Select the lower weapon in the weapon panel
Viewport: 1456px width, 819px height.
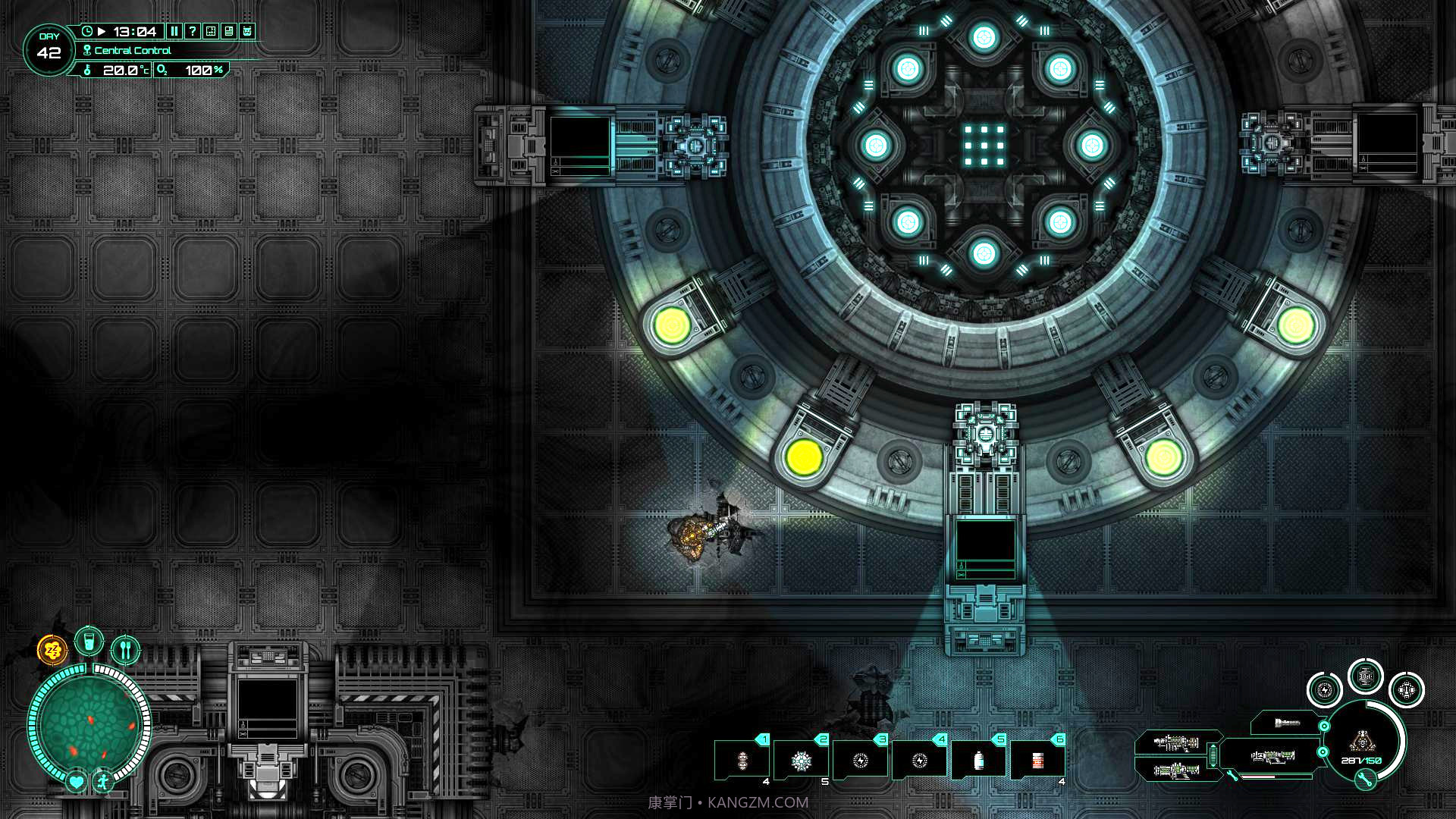(1176, 771)
